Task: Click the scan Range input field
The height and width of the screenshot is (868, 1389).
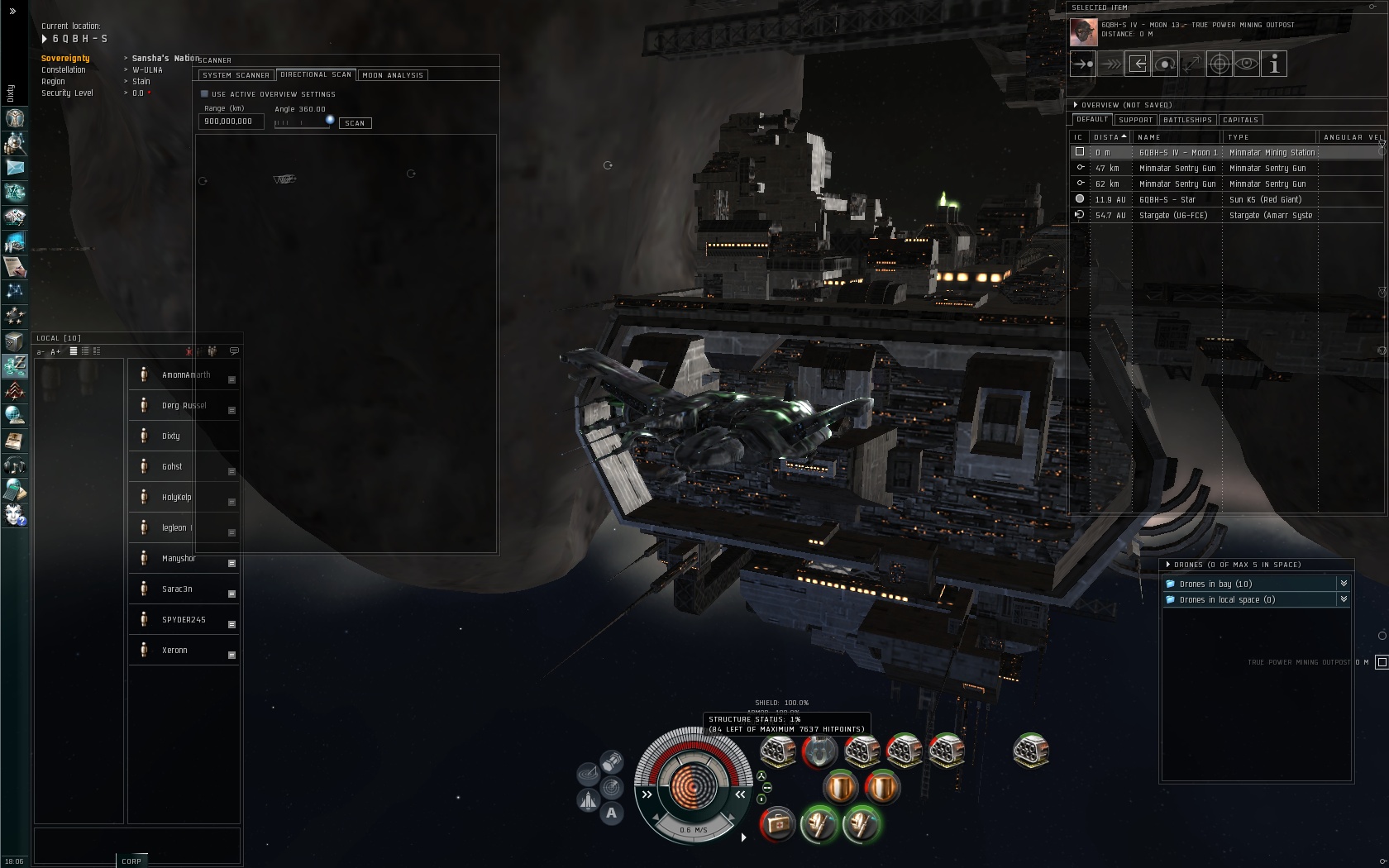Action: [x=231, y=122]
